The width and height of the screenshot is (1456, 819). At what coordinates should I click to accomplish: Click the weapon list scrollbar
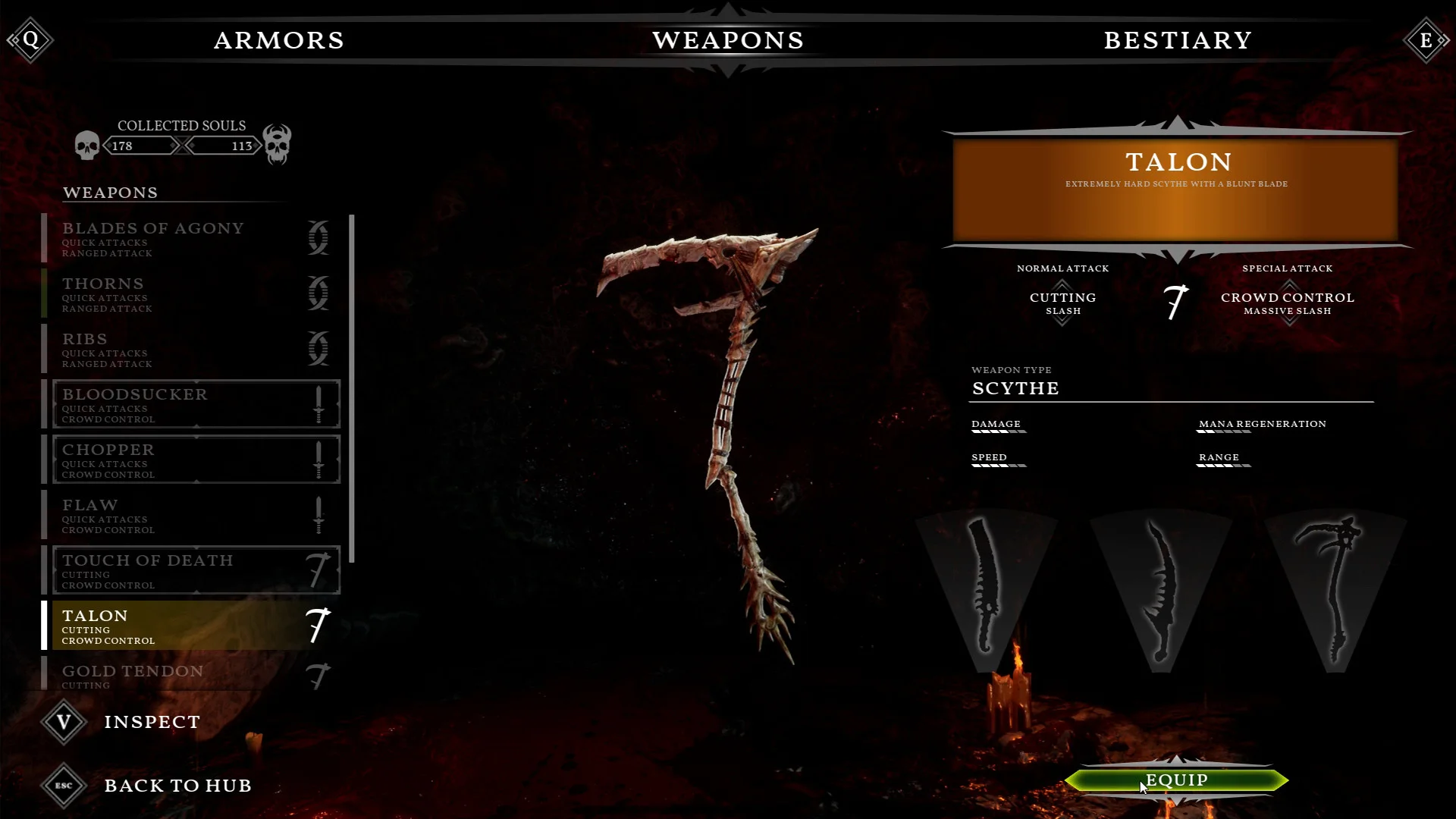[352, 388]
